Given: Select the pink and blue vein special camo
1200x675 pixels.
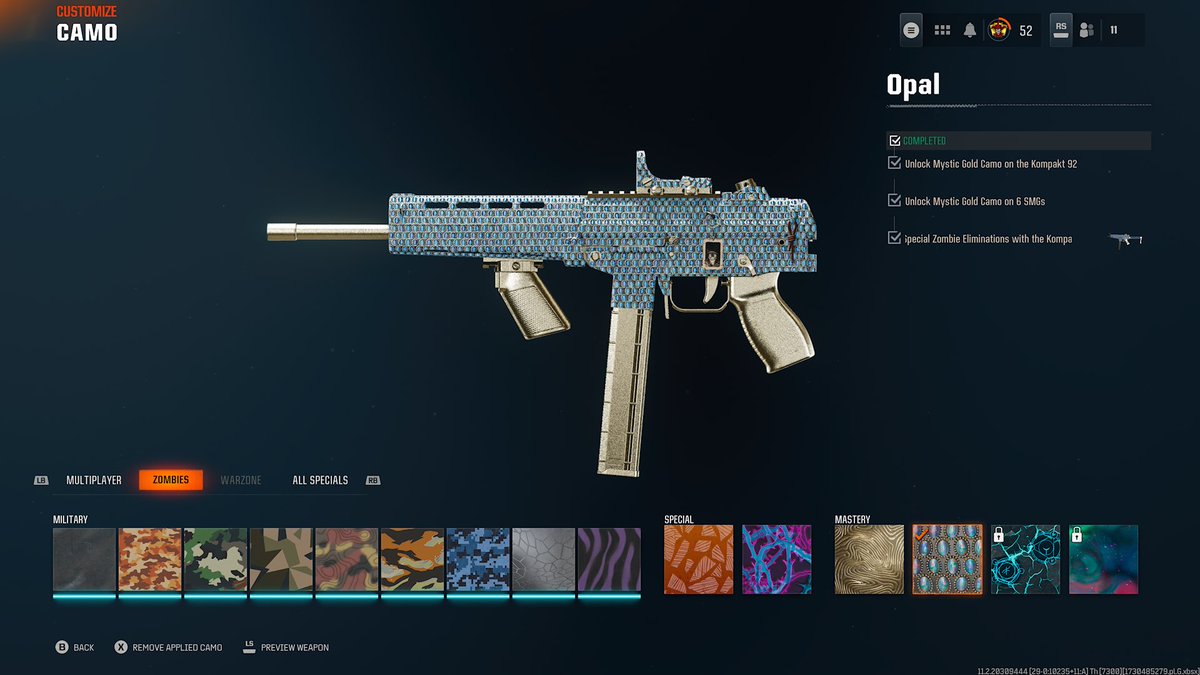Looking at the screenshot, I should click(777, 560).
